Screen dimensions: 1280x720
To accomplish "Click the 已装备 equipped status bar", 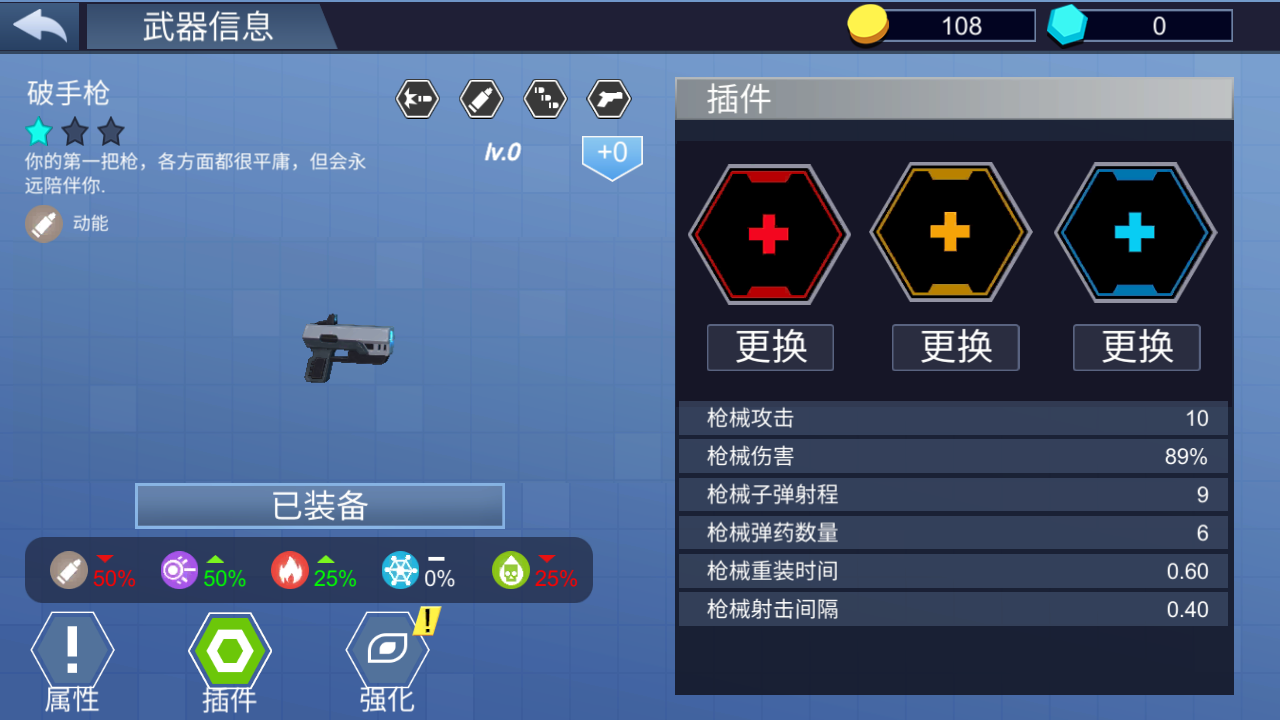I will click(x=319, y=505).
